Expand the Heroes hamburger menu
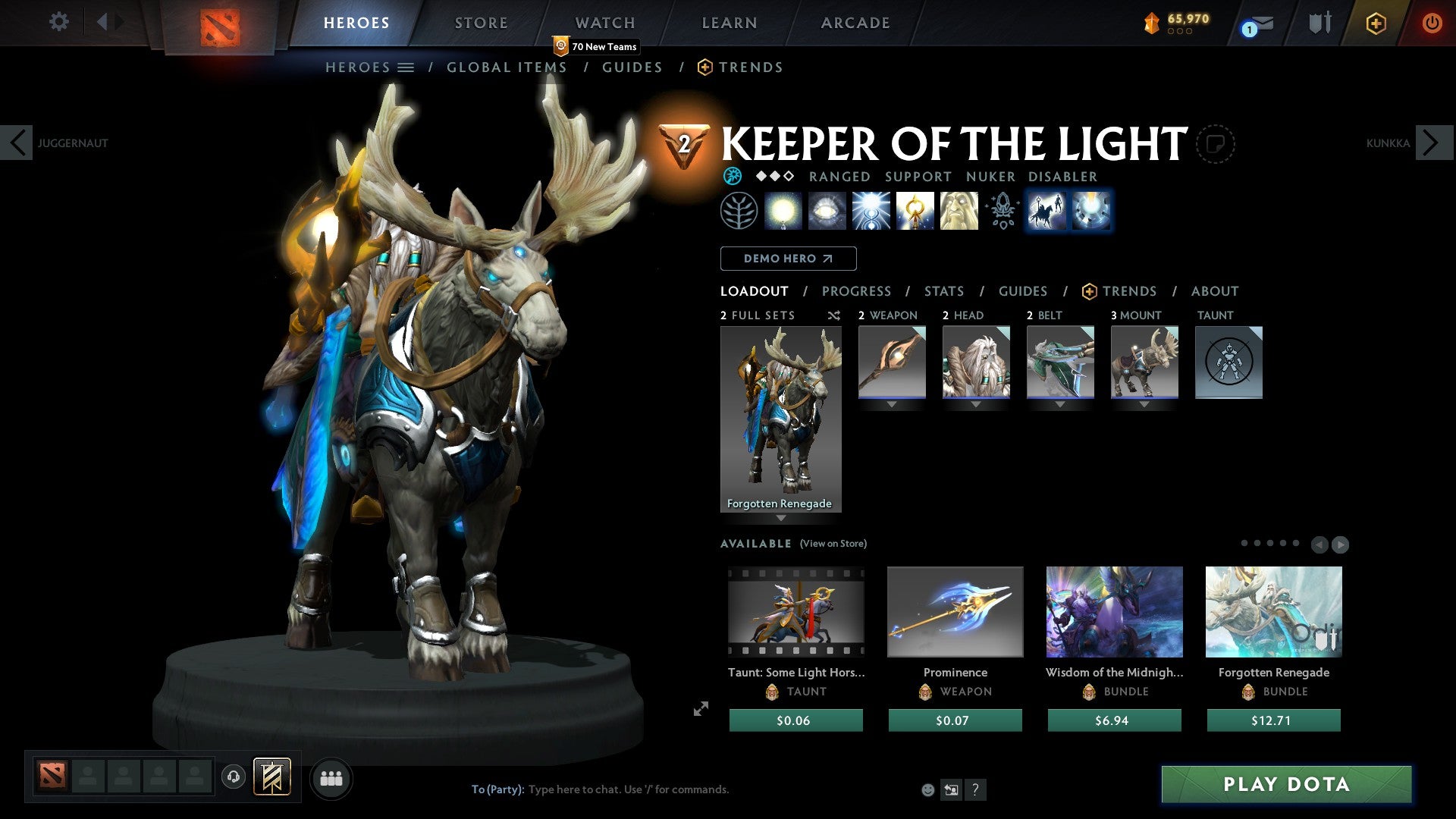This screenshot has width=1456, height=819. tap(405, 67)
